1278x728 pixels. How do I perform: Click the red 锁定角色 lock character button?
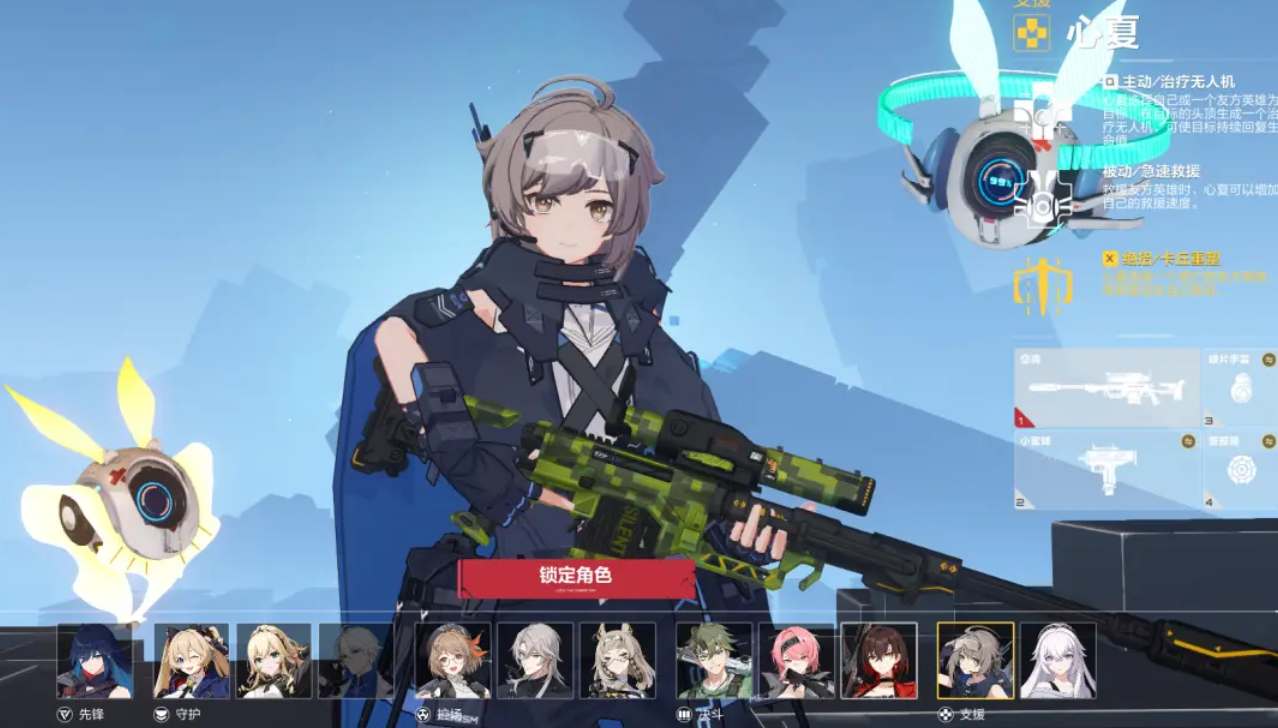pyautogui.click(x=575, y=576)
